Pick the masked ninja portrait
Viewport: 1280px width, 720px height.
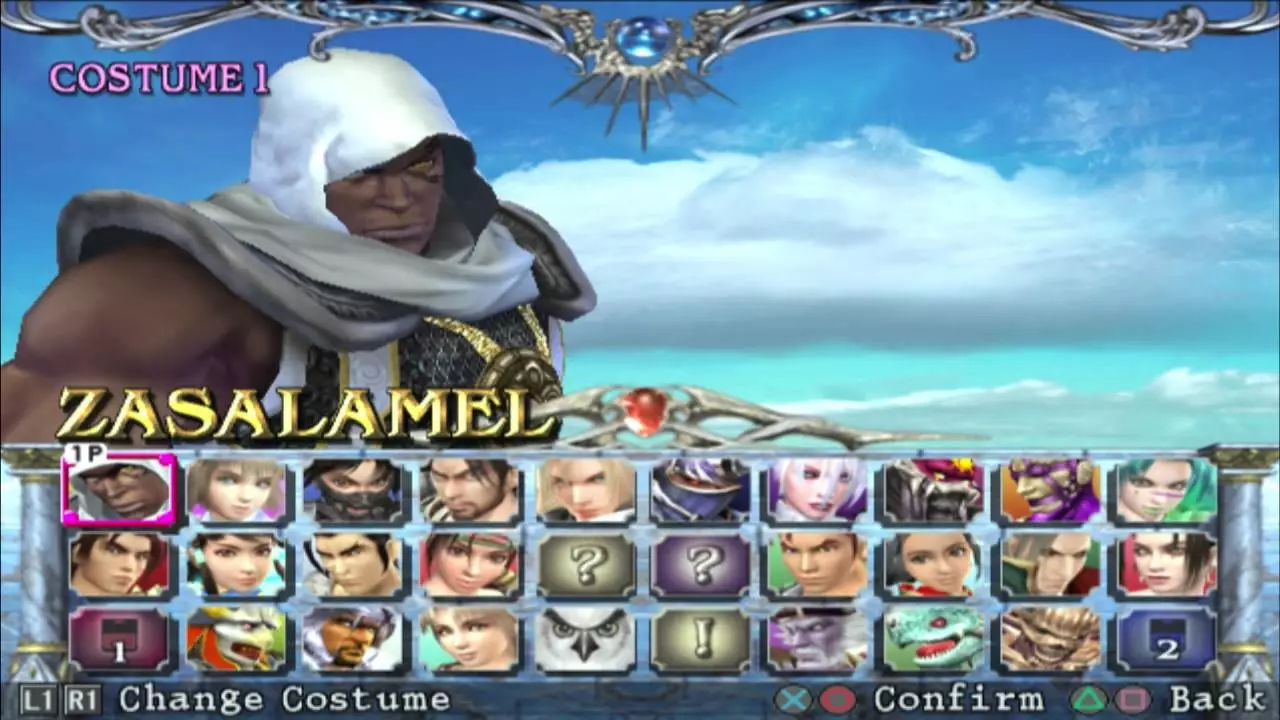(352, 488)
